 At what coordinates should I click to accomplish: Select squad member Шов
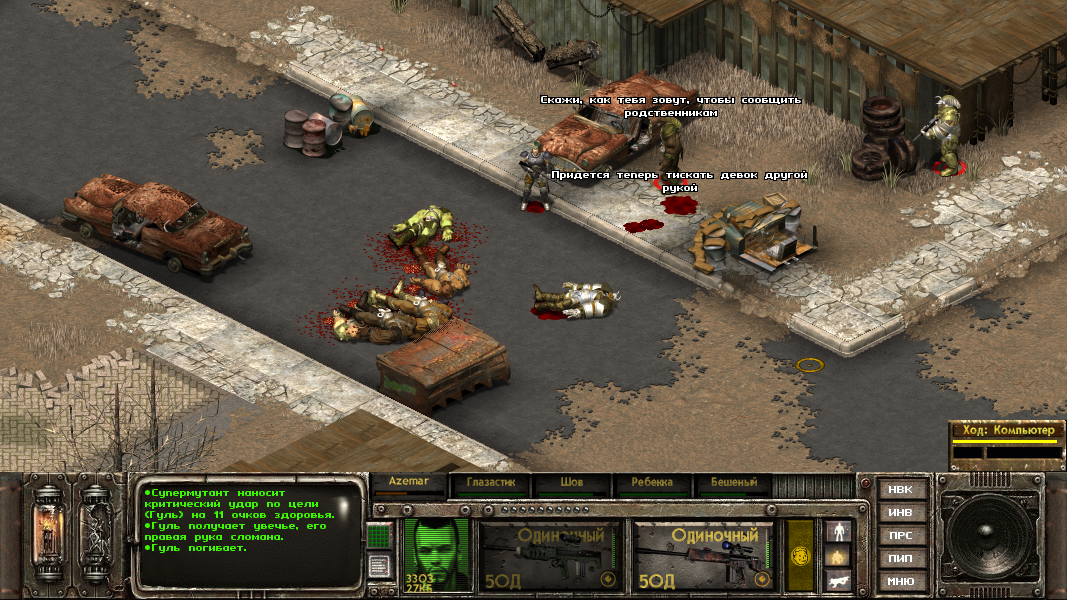(x=572, y=483)
